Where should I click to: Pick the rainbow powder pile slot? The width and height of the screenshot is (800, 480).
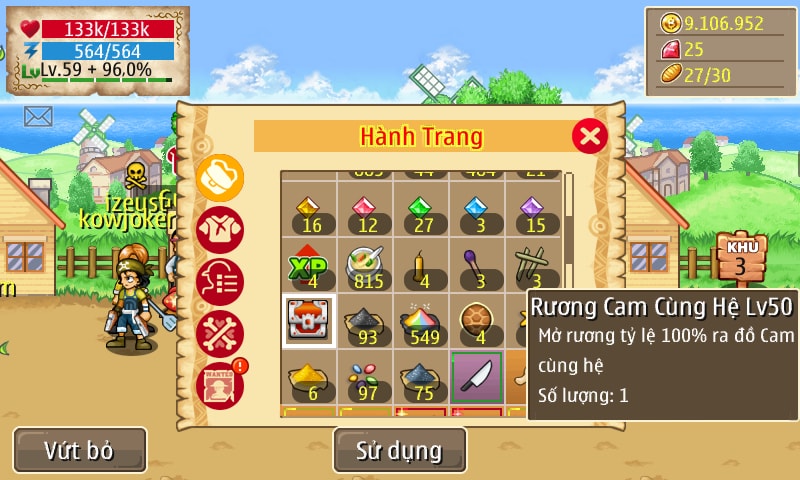point(421,321)
